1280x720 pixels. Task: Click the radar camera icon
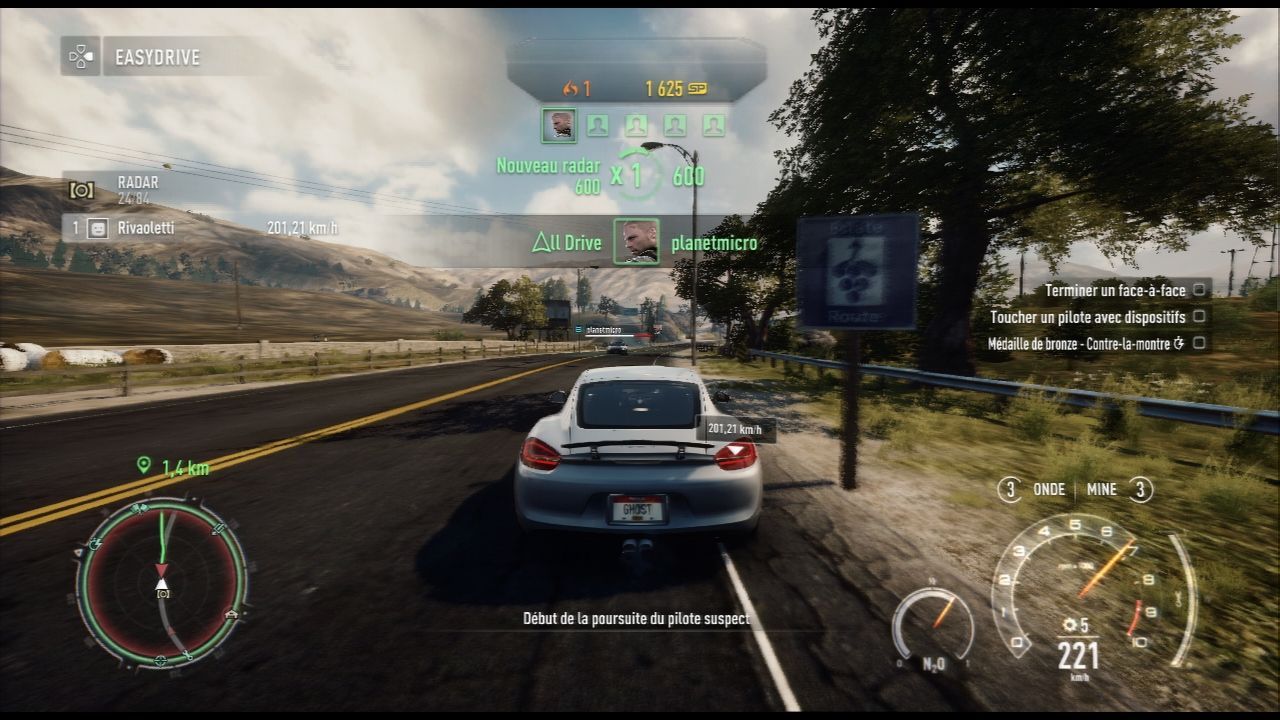coord(81,189)
